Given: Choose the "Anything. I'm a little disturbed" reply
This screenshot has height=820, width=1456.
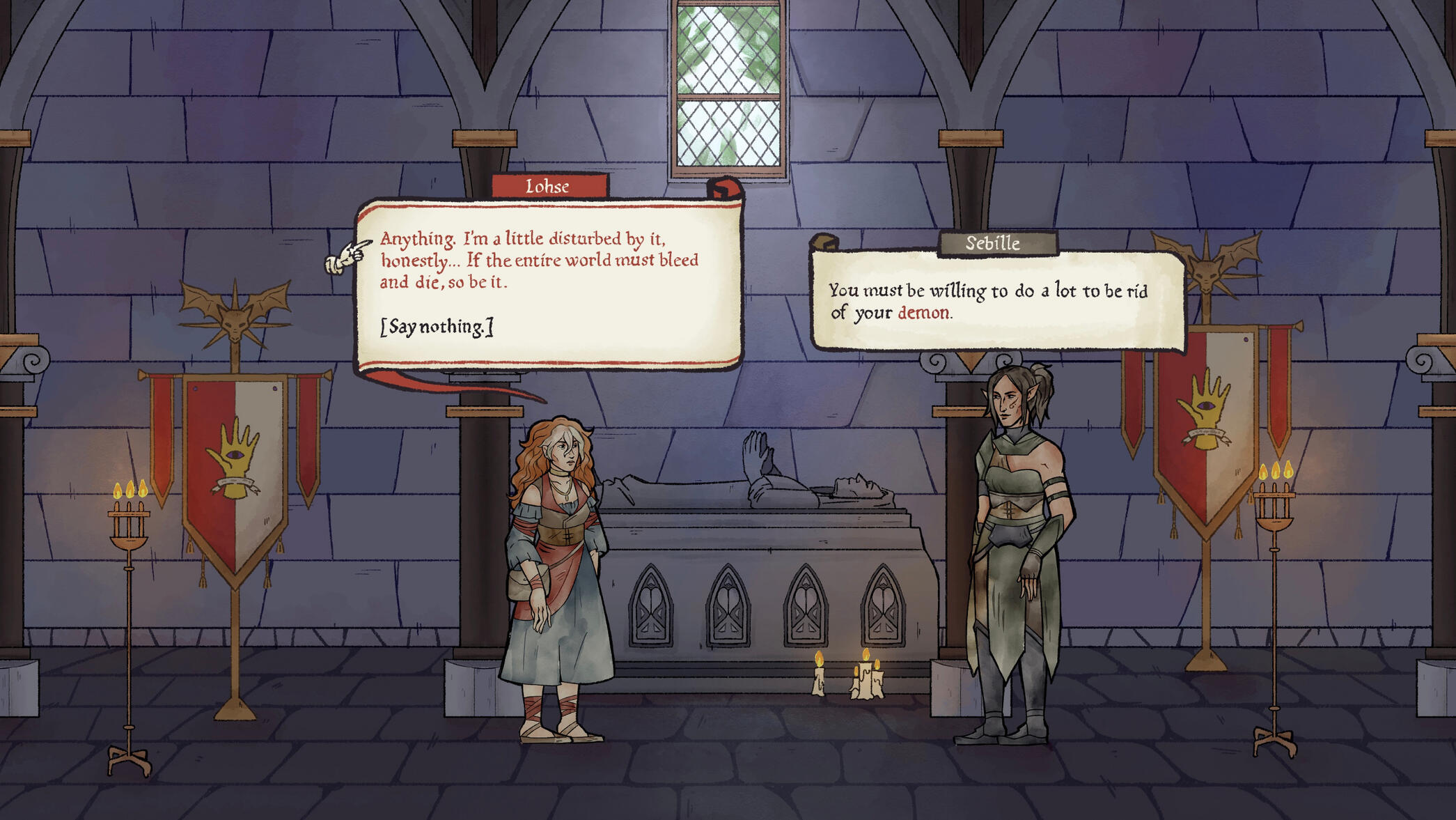Looking at the screenshot, I should (538, 260).
